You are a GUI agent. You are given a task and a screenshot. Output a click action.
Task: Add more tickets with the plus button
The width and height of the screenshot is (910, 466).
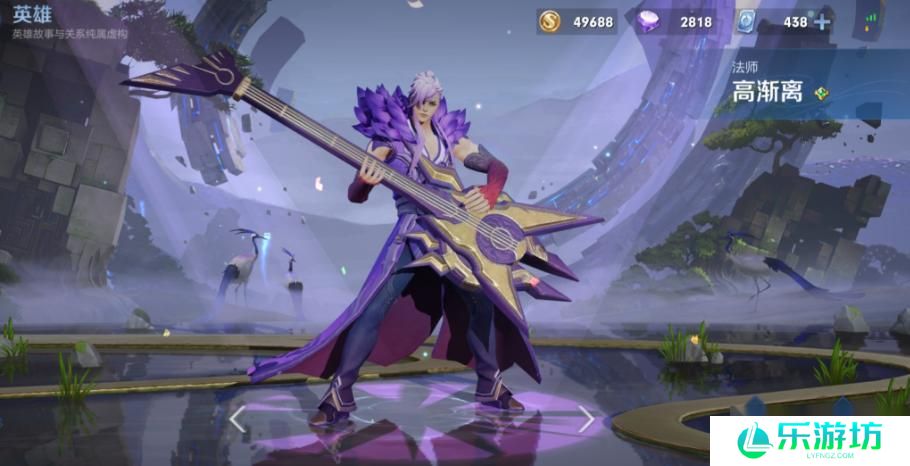(822, 21)
